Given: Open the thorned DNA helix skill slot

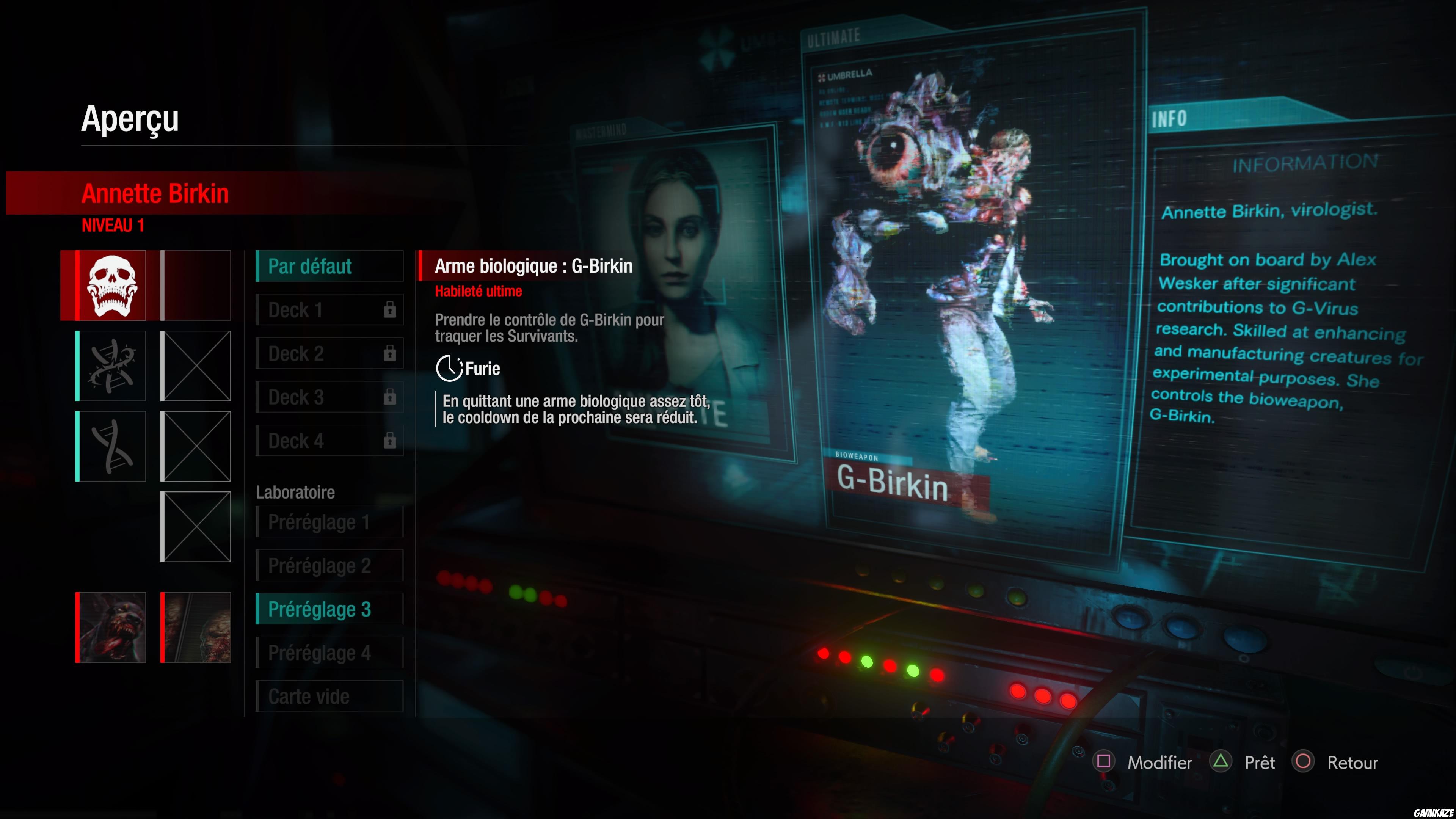Looking at the screenshot, I should click(111, 366).
